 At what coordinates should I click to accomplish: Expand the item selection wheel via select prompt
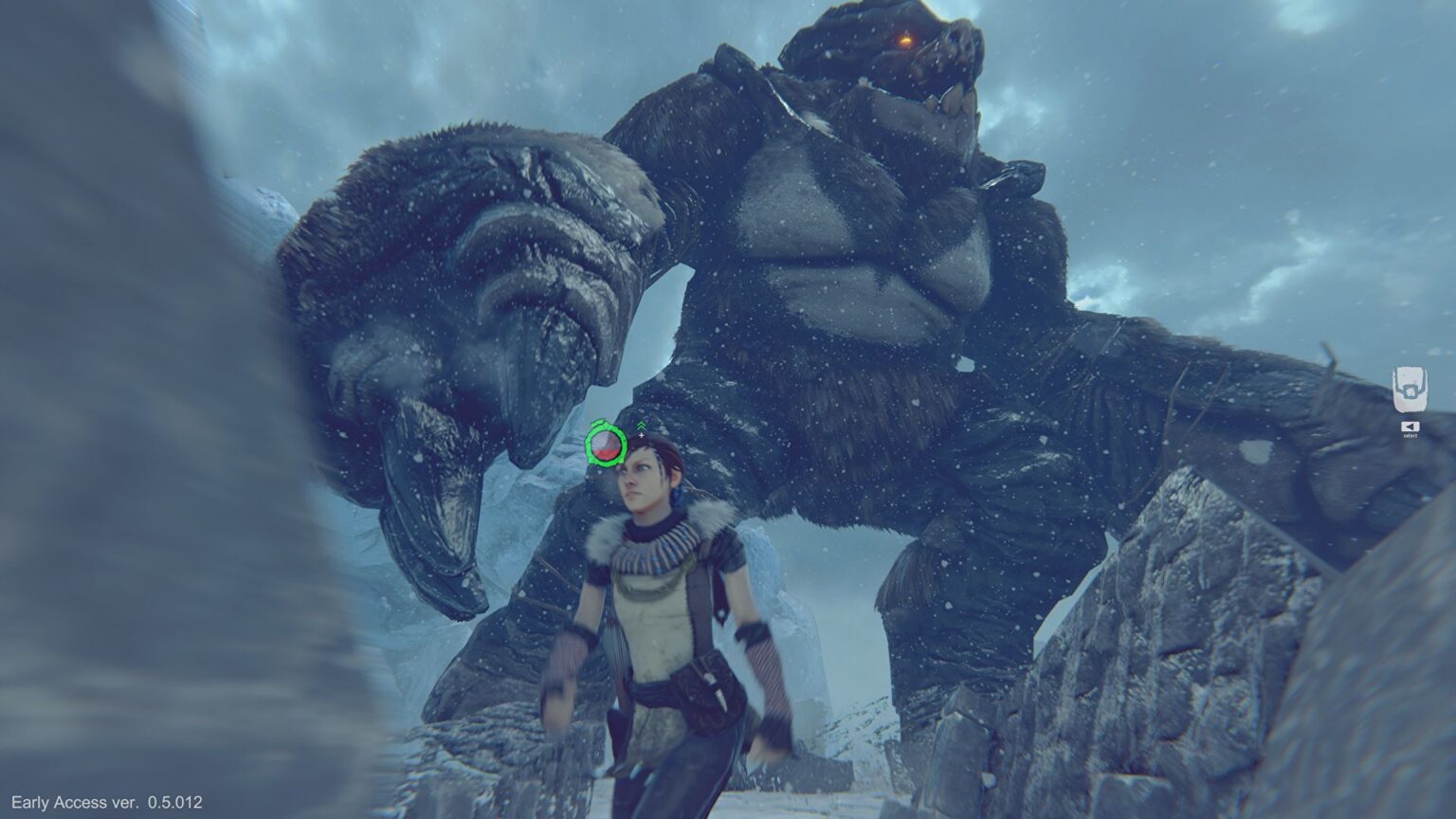(1410, 426)
